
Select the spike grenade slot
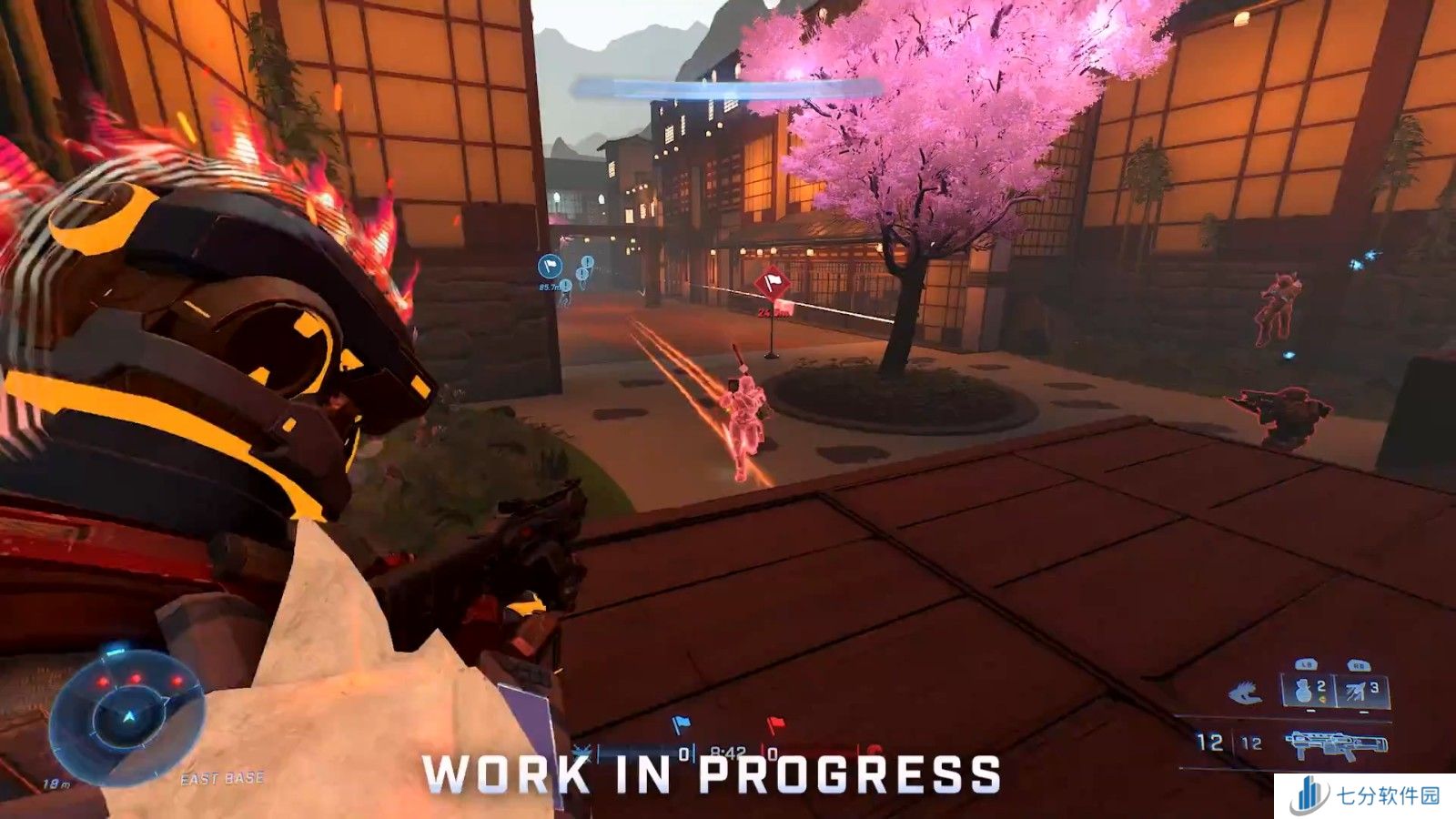point(1361,691)
